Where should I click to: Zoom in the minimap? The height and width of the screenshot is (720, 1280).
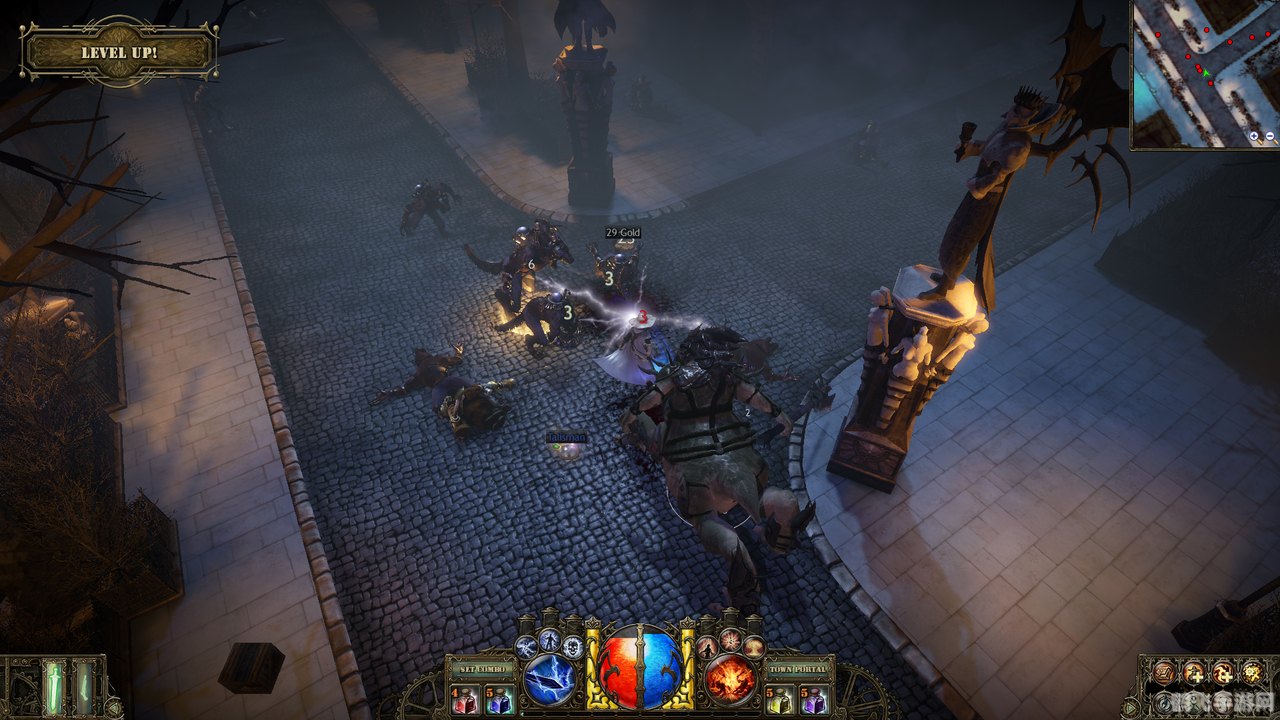(1254, 136)
